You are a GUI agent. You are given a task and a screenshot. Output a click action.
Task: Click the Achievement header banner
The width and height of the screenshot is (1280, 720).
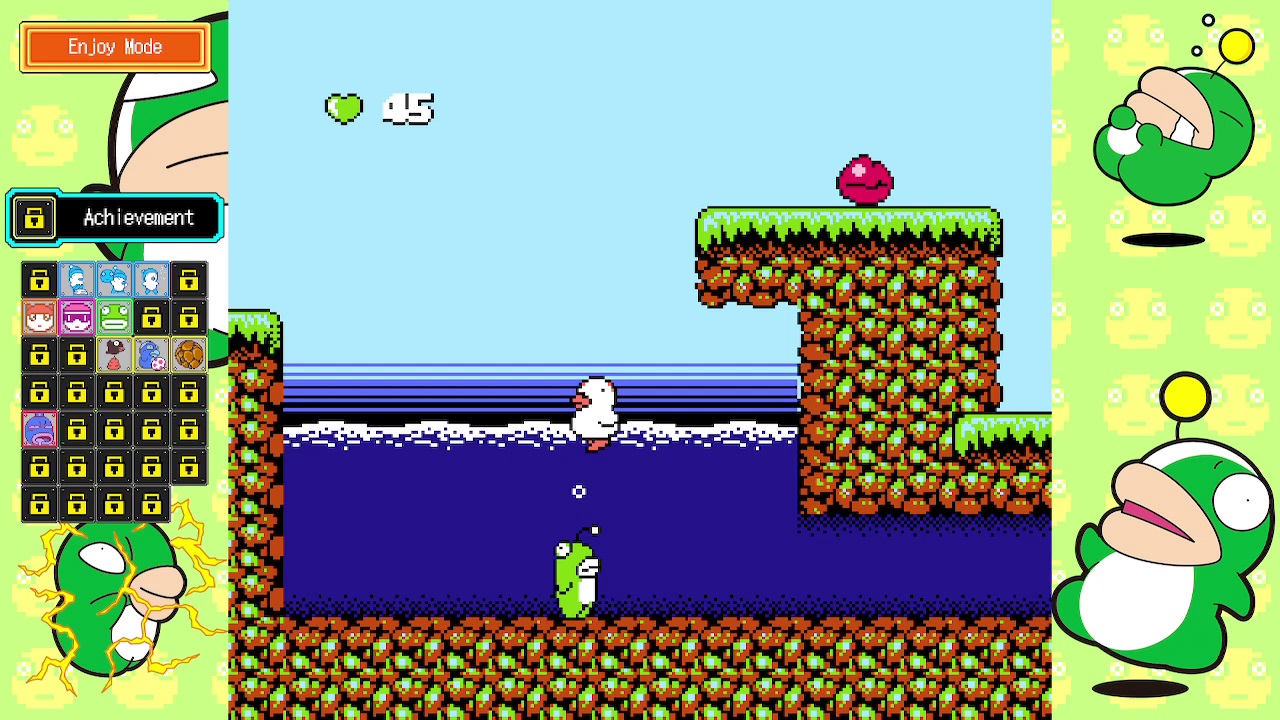(x=139, y=218)
